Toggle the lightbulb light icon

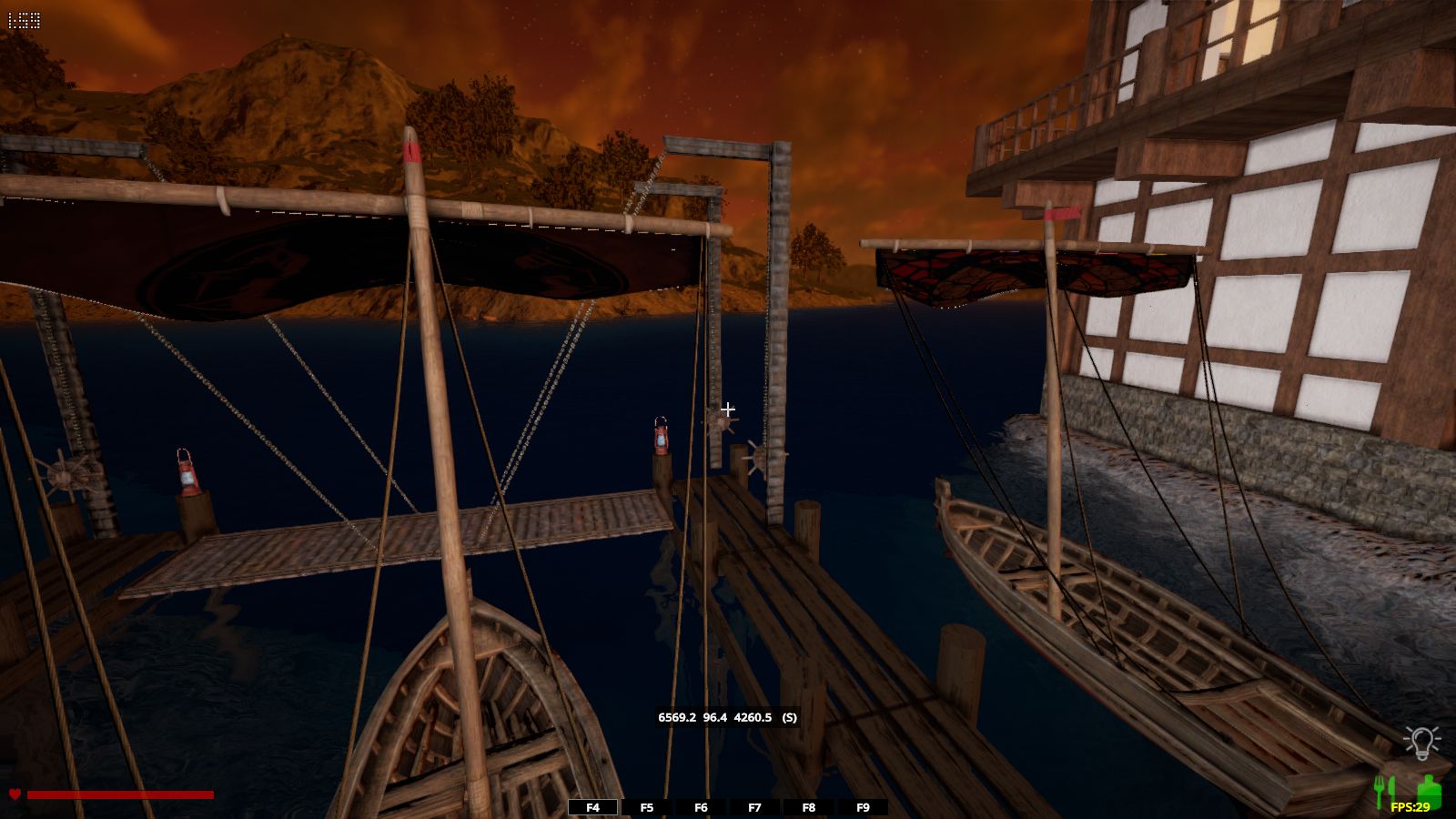(x=1421, y=743)
